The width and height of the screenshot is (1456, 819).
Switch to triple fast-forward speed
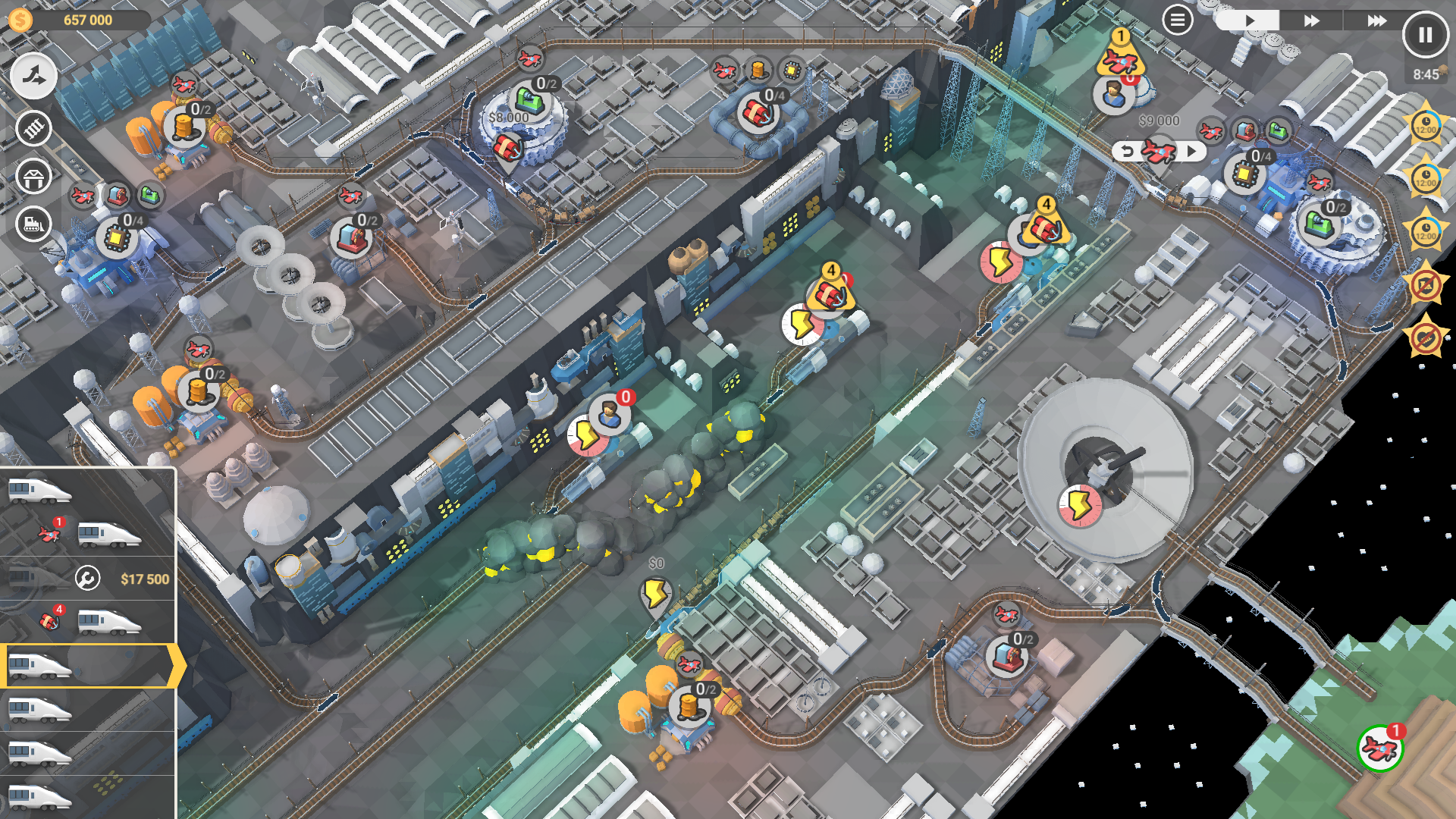[1376, 20]
